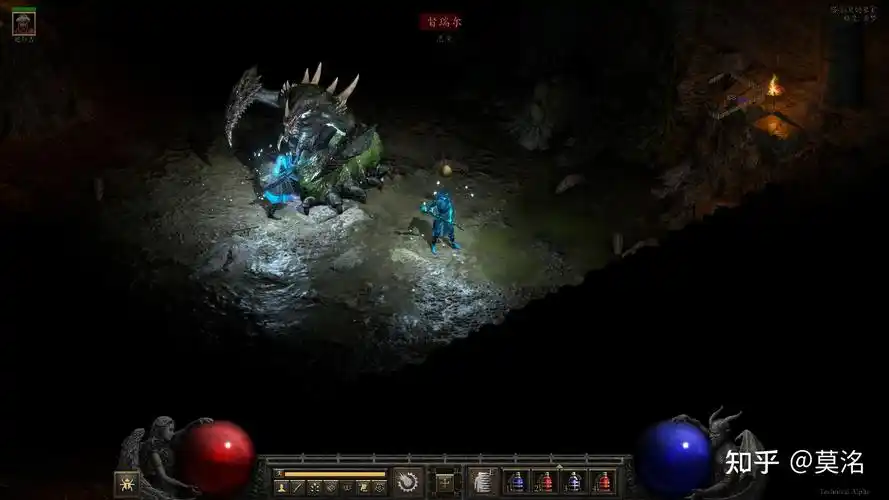Image resolution: width=889 pixels, height=500 pixels.
Task: Use the blue mana potion in belt slot 3
Action: [574, 482]
